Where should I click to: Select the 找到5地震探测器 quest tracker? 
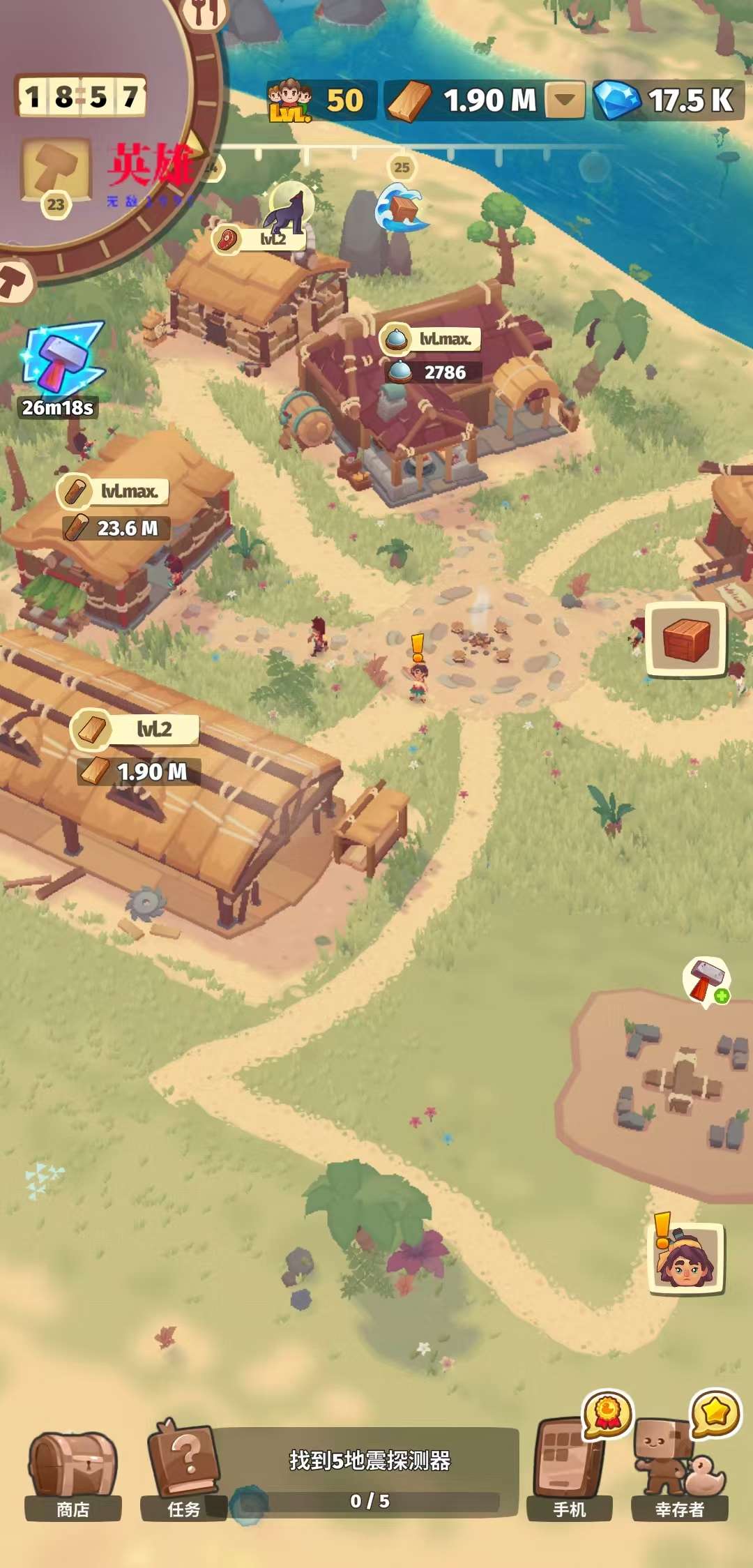[x=370, y=1472]
